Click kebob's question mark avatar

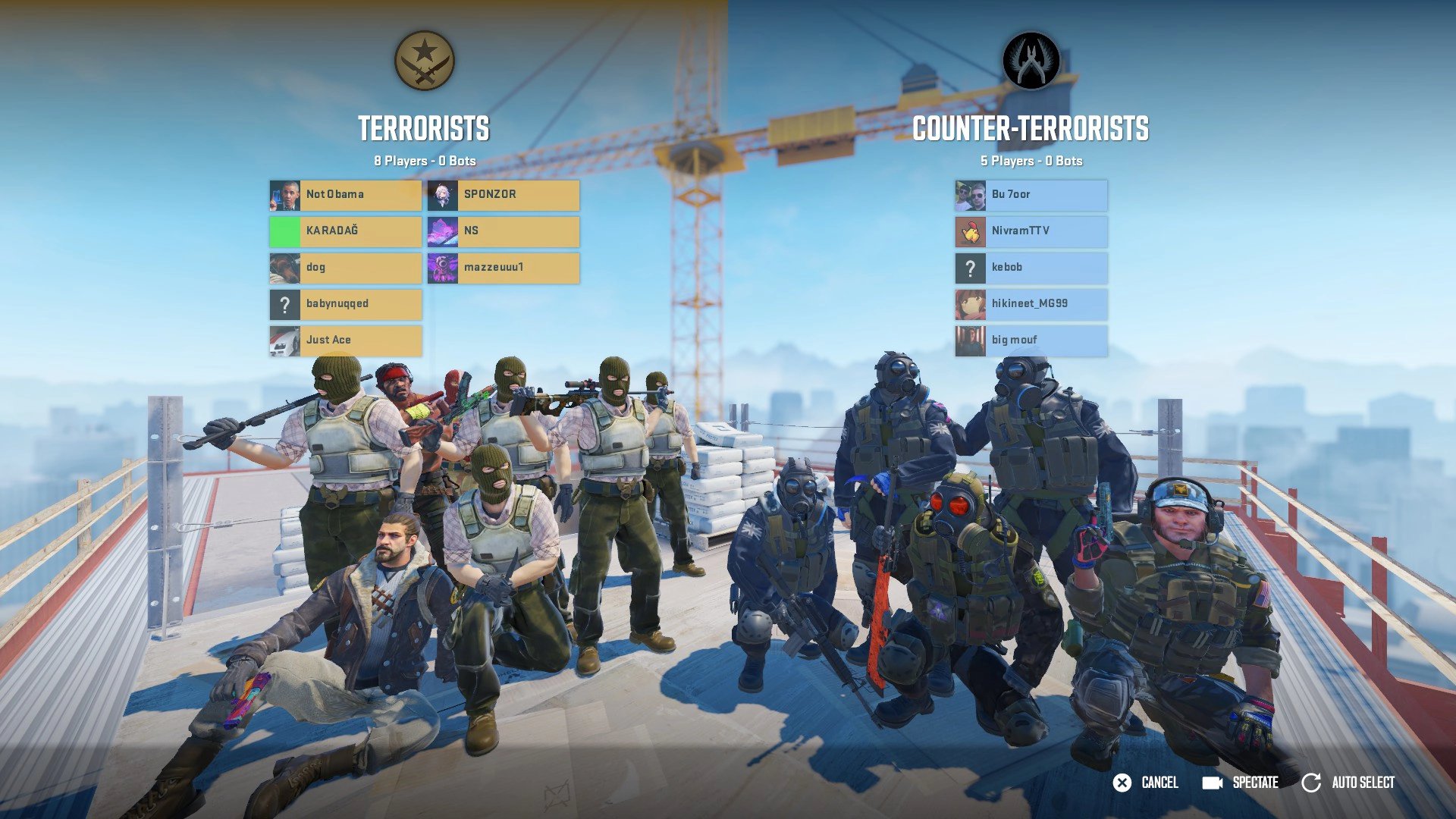point(969,267)
